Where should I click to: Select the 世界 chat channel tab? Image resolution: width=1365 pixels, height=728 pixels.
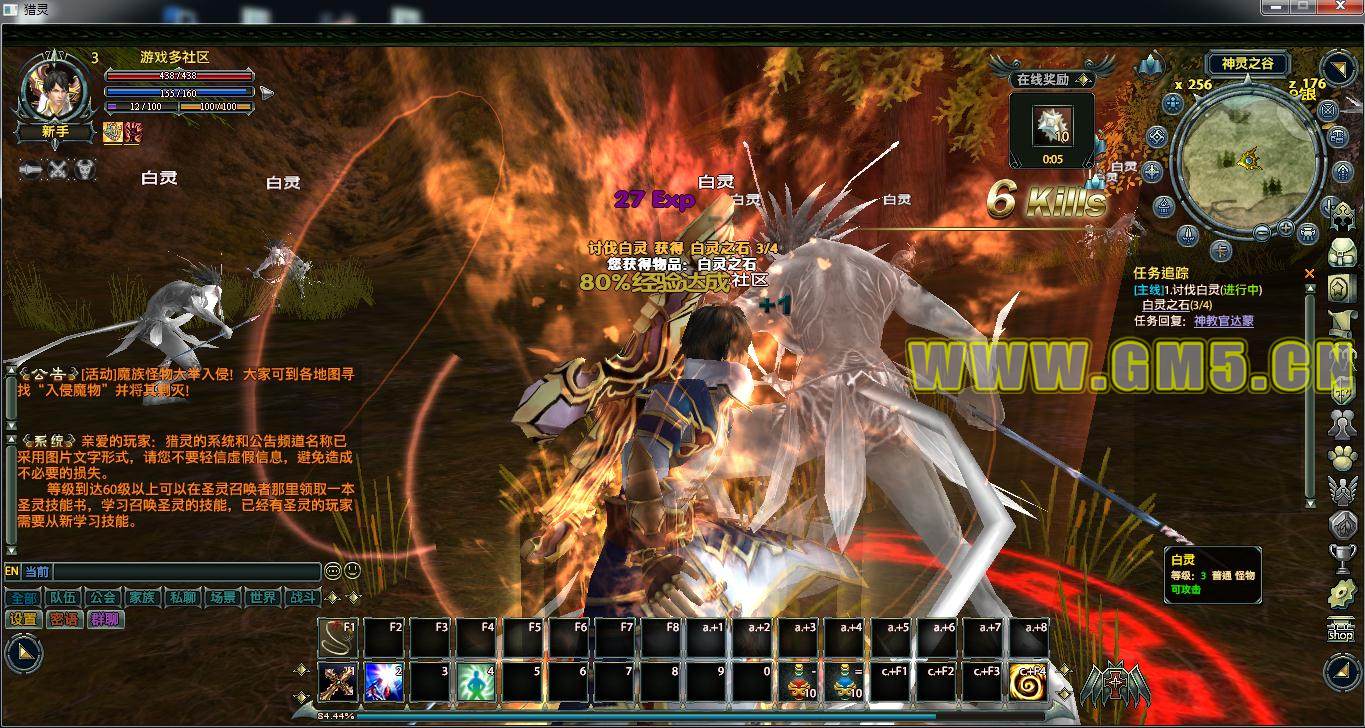[262, 597]
